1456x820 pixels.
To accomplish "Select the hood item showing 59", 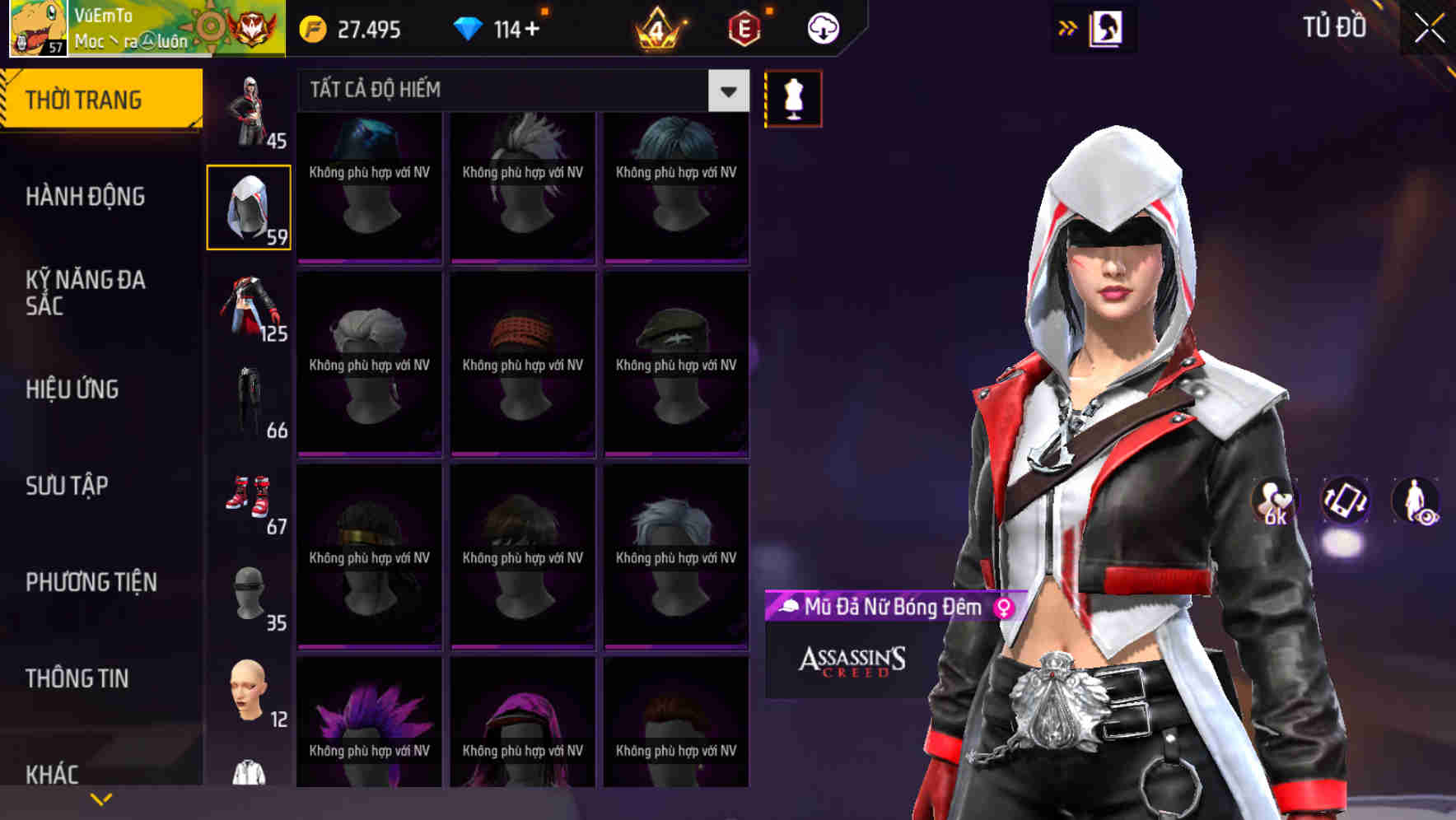I will (x=247, y=207).
